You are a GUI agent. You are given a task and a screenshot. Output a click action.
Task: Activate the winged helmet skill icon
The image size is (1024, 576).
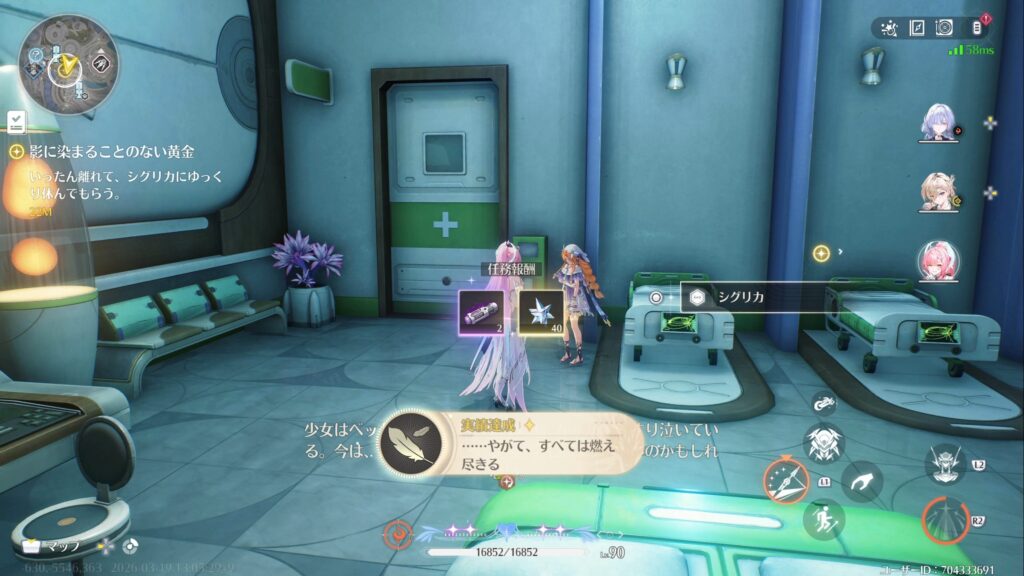point(824,441)
